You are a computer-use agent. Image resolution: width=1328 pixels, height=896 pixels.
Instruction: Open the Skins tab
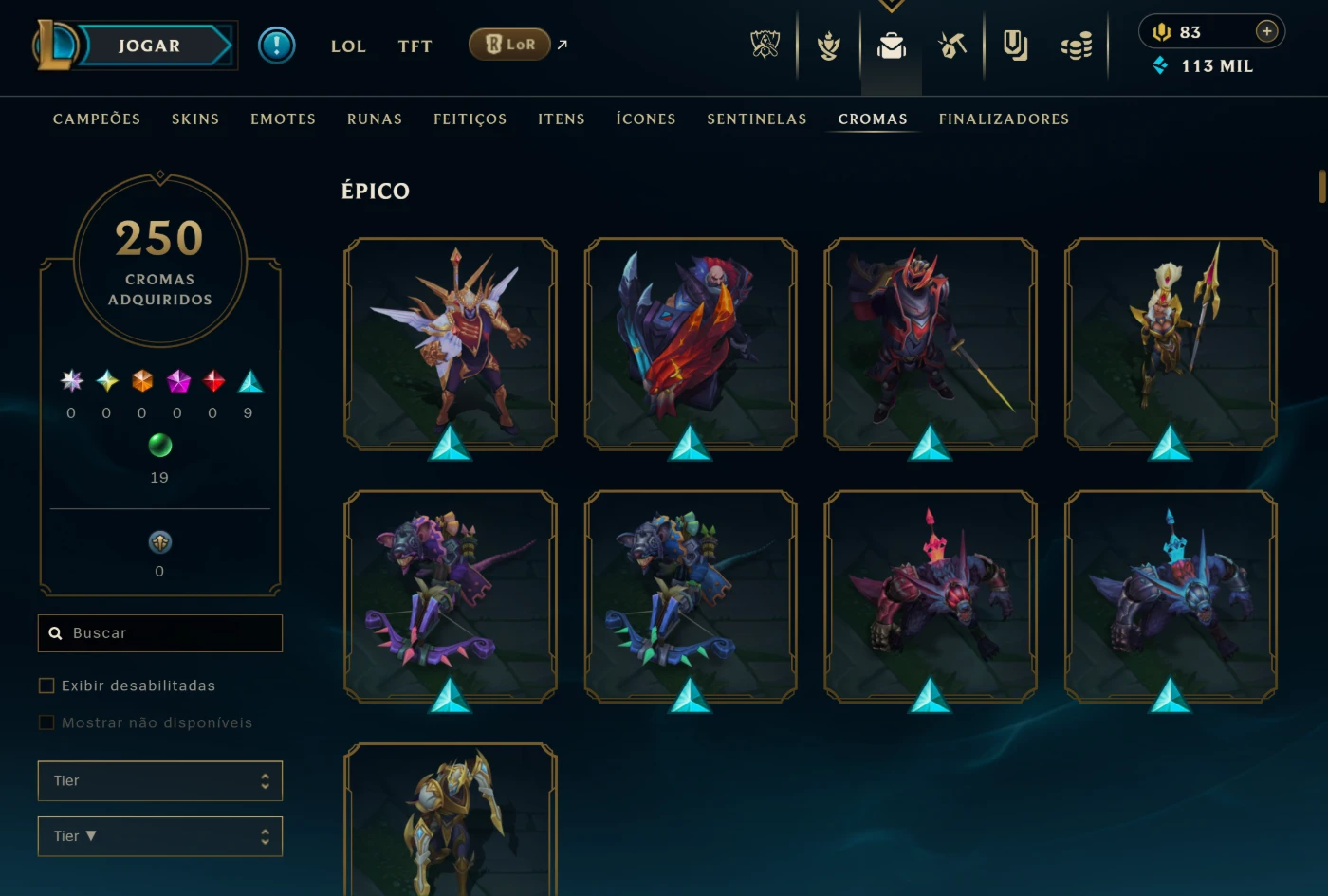pos(195,119)
